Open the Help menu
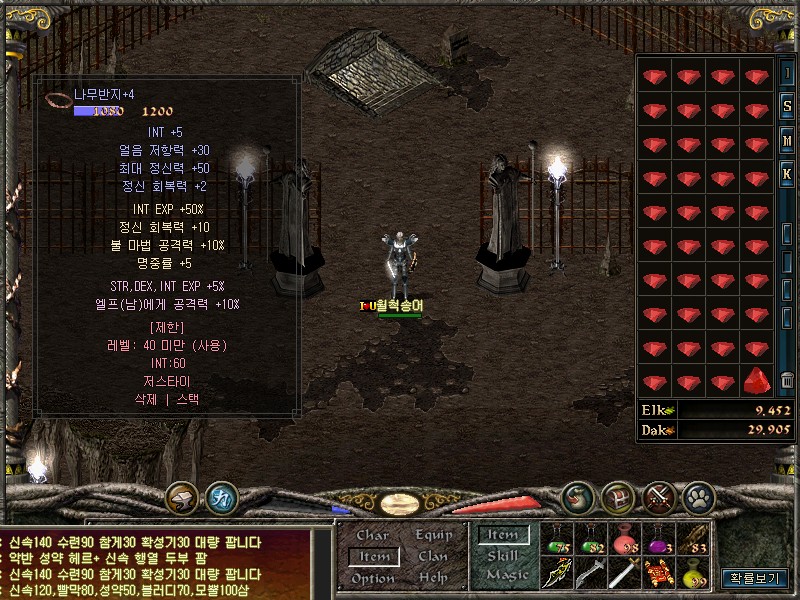This screenshot has height=600, width=800. coord(434,579)
